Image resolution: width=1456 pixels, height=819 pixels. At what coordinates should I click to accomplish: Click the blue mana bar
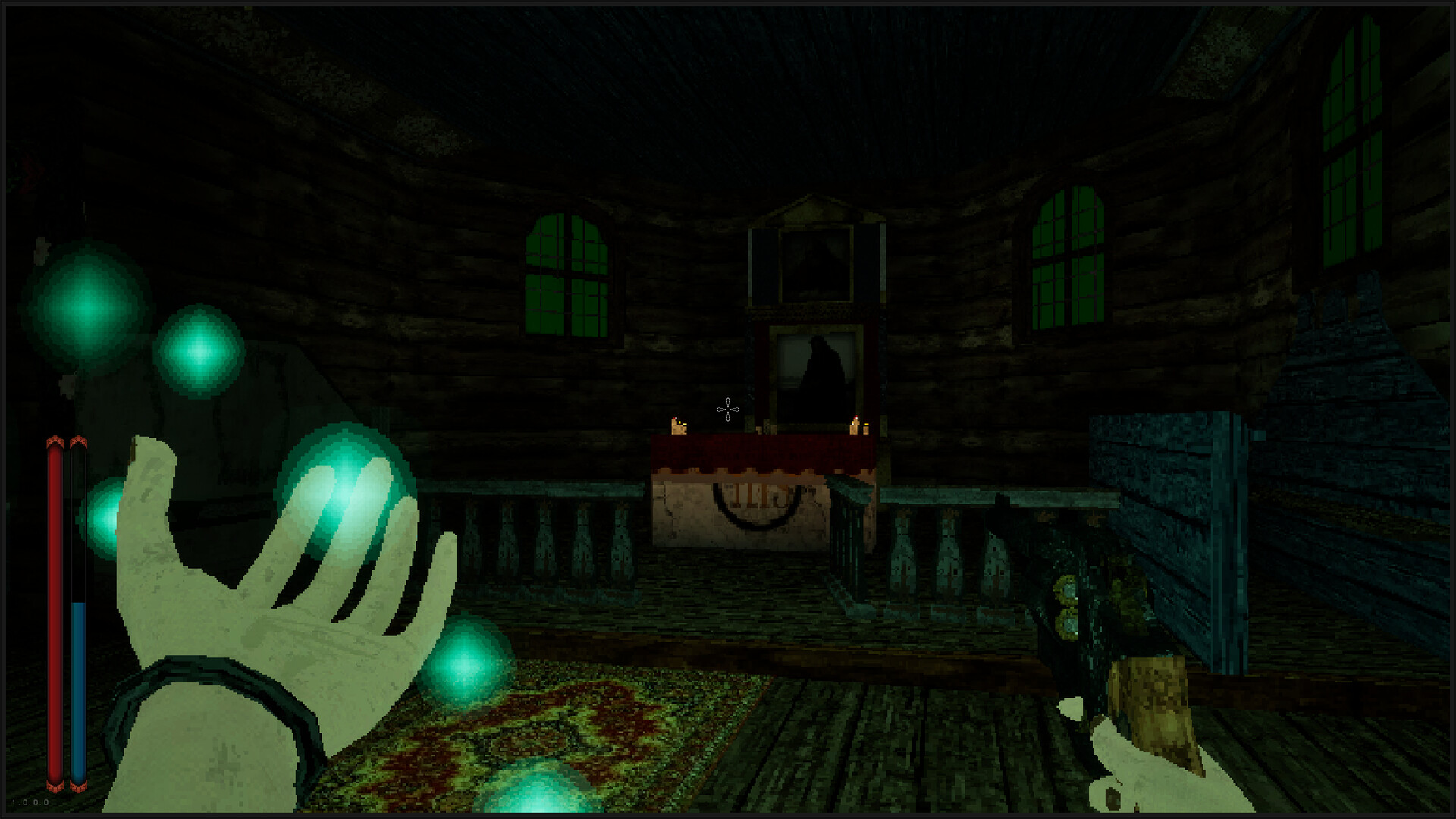[78, 682]
